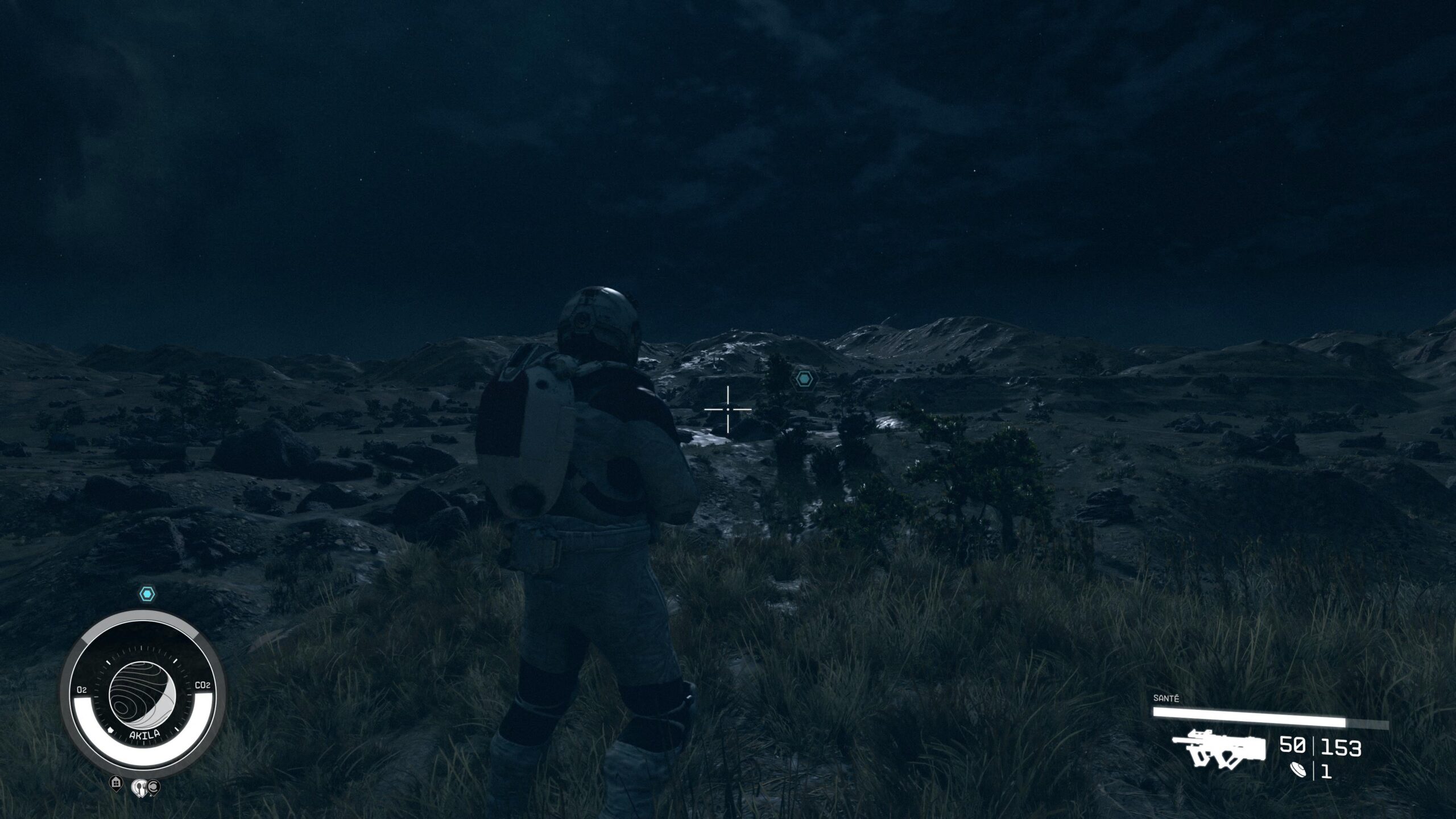Click the house marker below the compass
1456x819 pixels.
click(x=116, y=783)
